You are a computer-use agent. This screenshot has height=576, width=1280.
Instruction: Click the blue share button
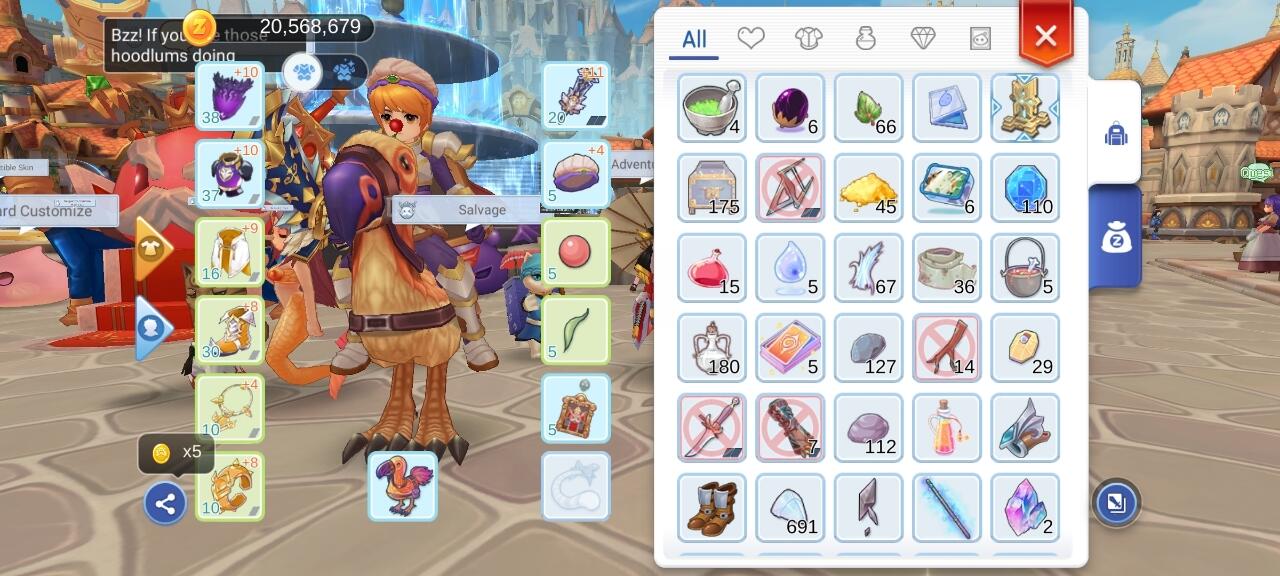click(x=165, y=504)
